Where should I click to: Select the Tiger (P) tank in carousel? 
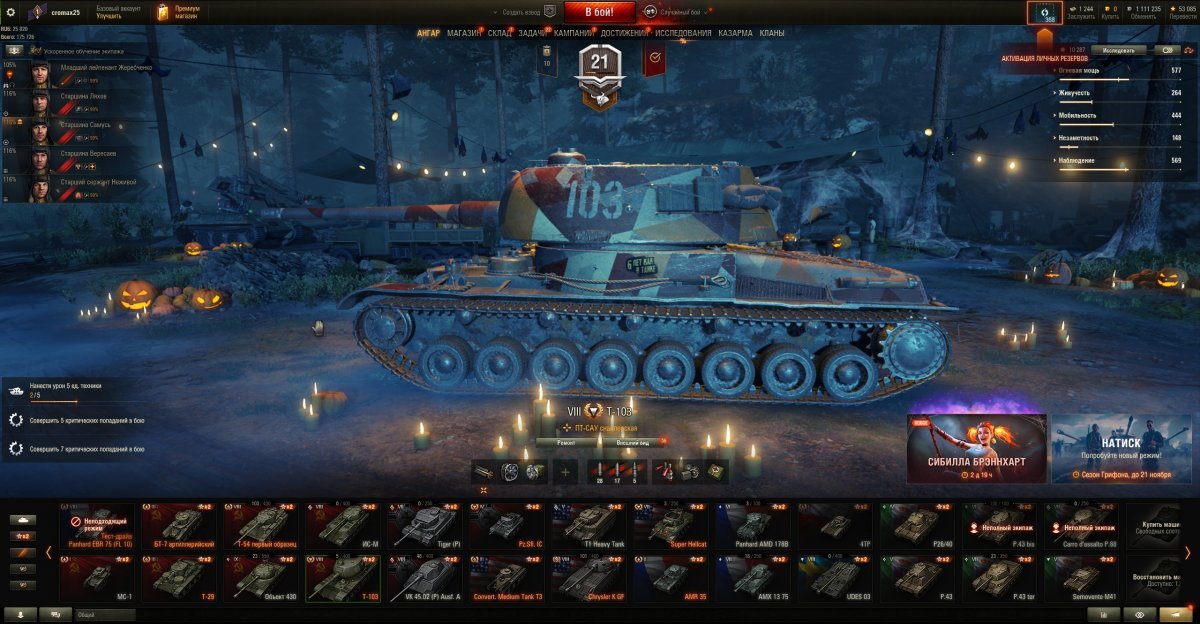point(426,525)
